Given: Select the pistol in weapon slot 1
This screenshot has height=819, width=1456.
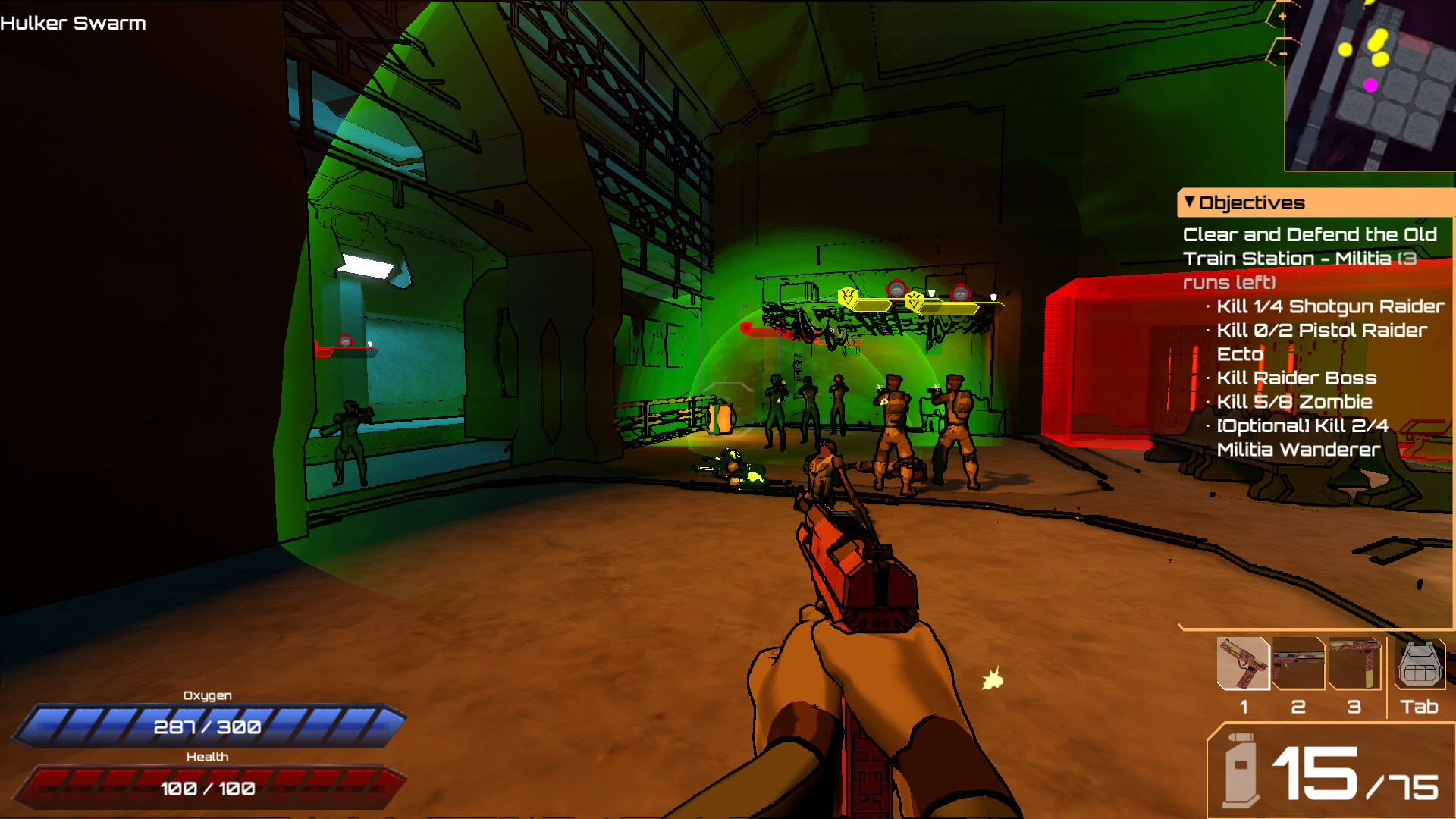Looking at the screenshot, I should pyautogui.click(x=1244, y=664).
